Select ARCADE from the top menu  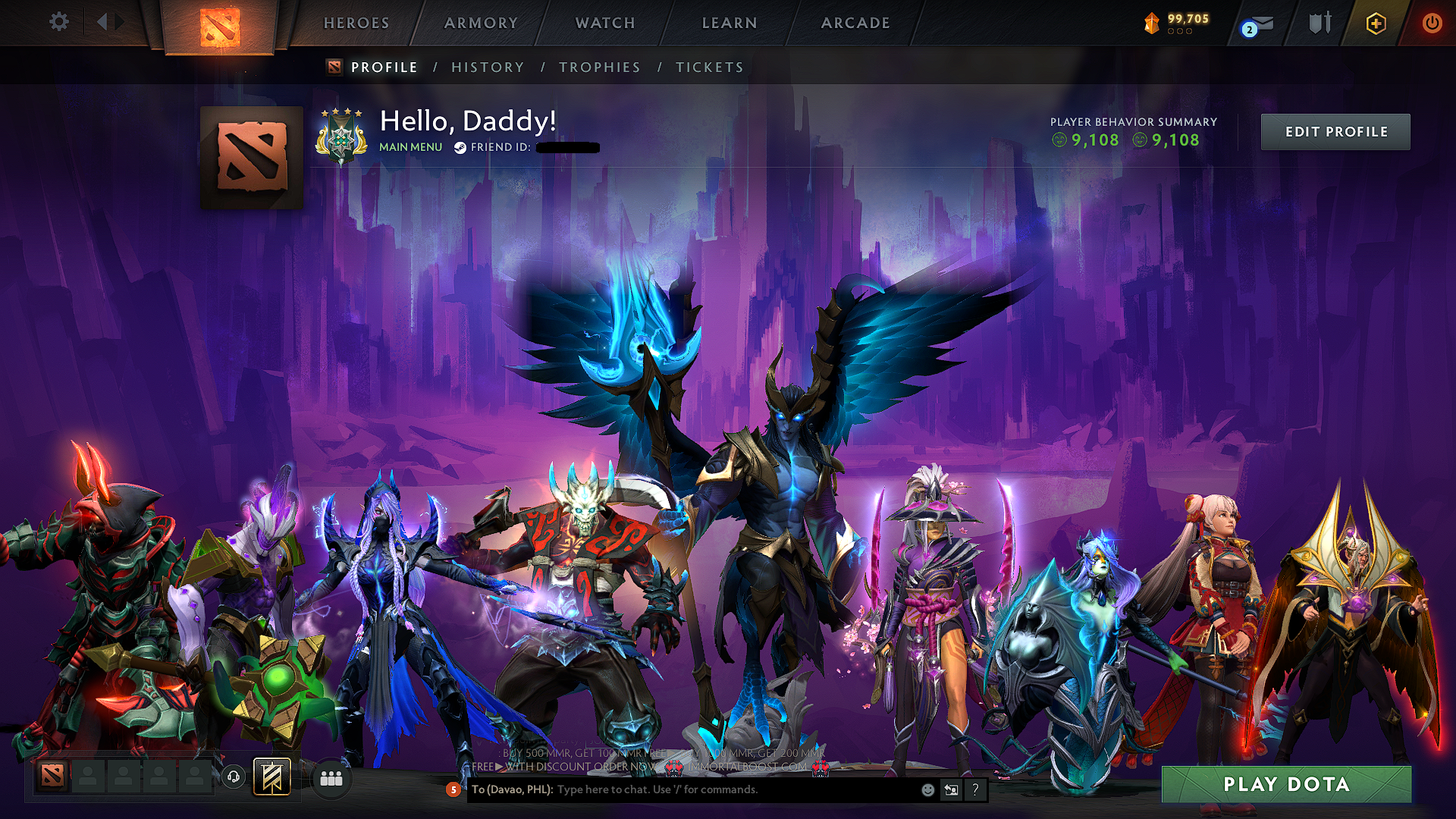[854, 23]
